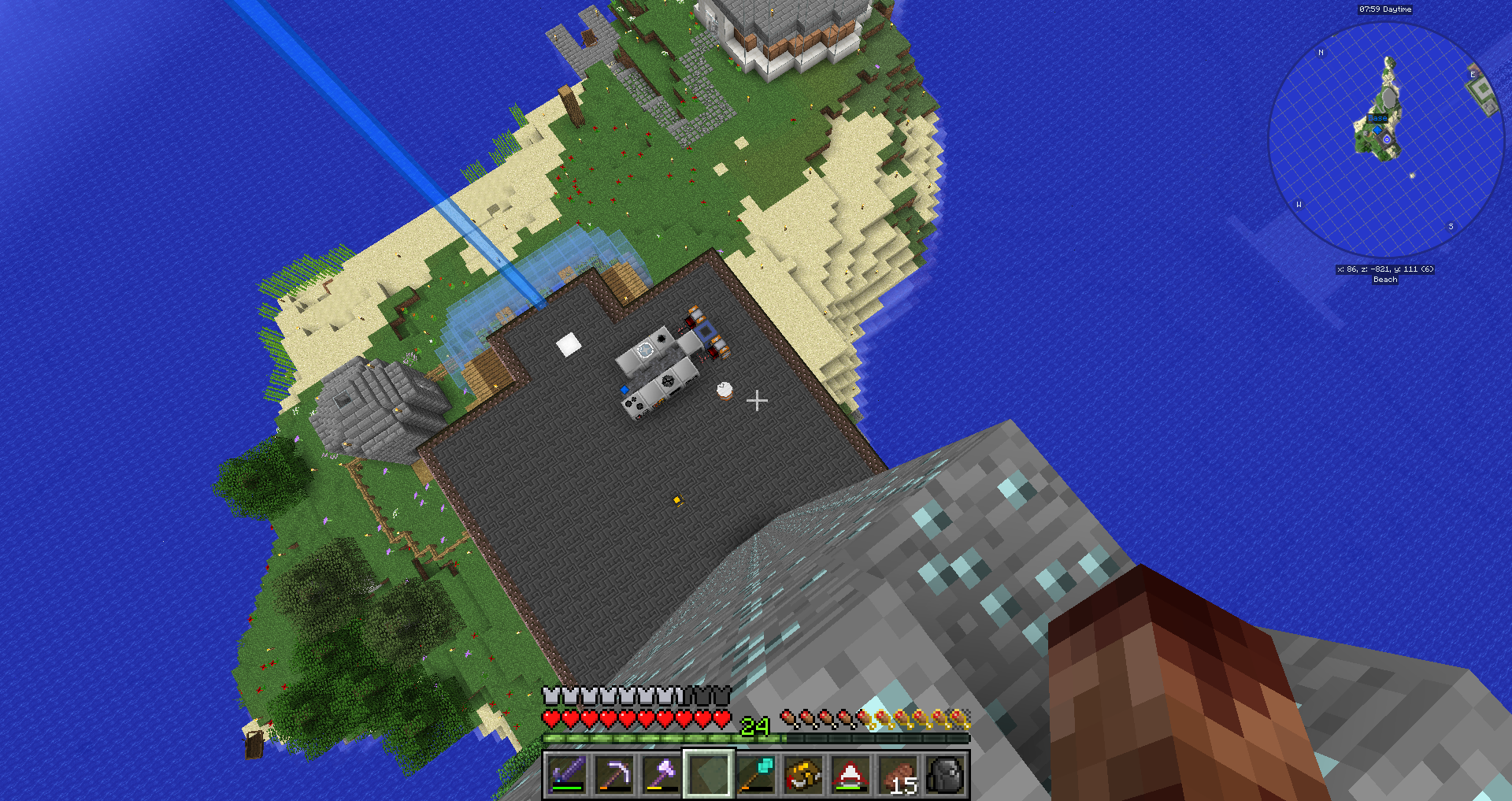Click the highlighted hotbar slot with the translucent block
The image size is (1512, 801).
[709, 774]
